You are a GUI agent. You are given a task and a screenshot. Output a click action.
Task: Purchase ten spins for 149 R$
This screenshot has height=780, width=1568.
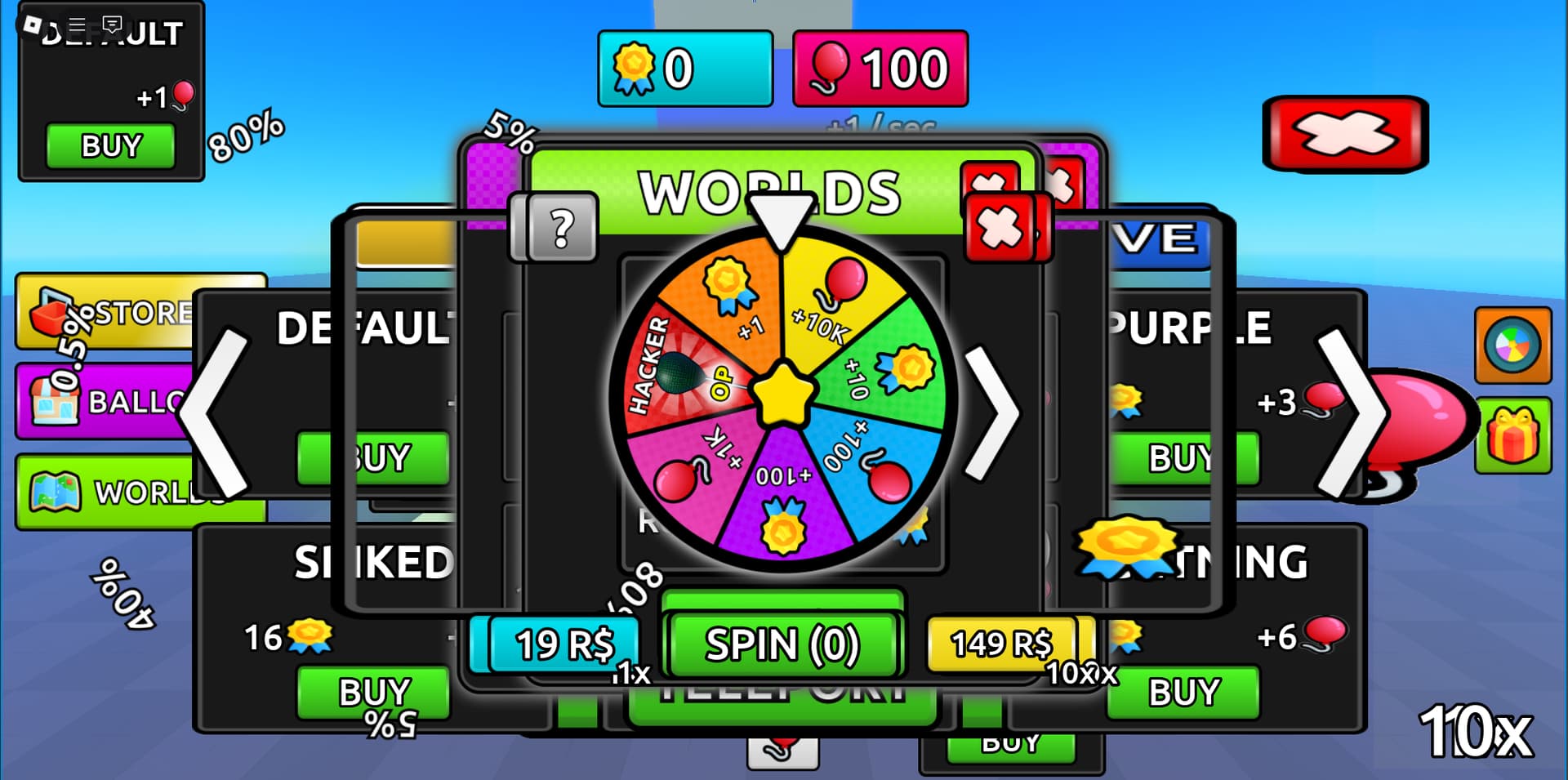pyautogui.click(x=1001, y=644)
